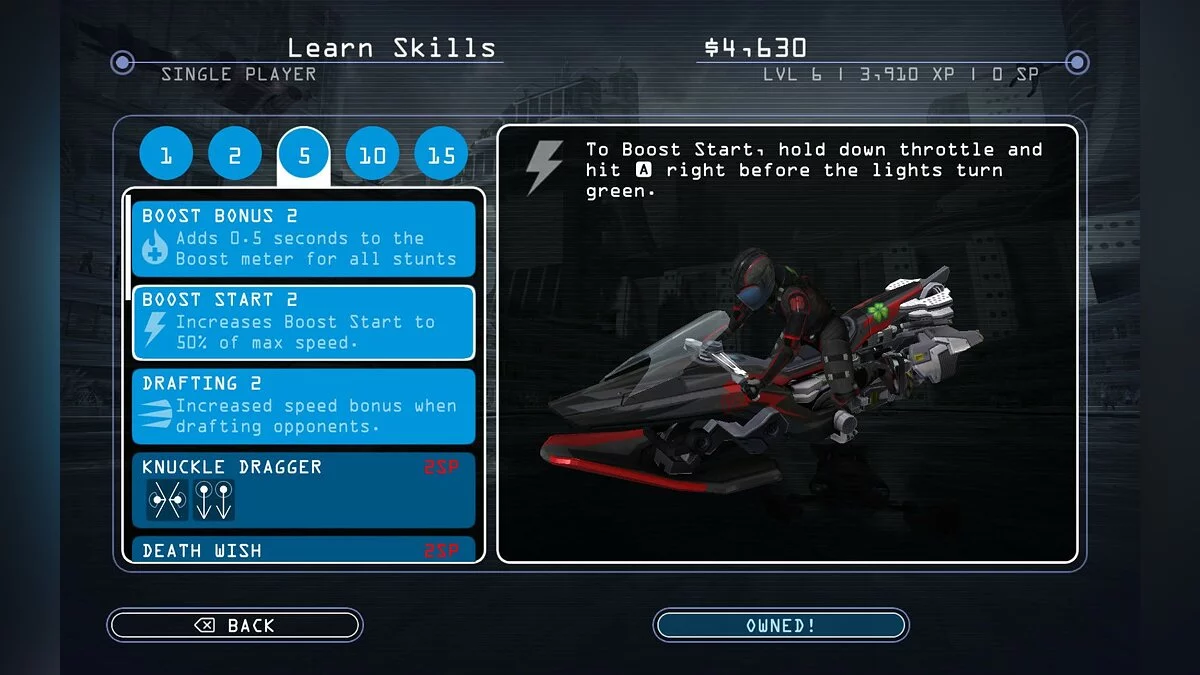Choose the Knuckle Dragger skill
The height and width of the screenshot is (675, 1200).
coord(304,490)
